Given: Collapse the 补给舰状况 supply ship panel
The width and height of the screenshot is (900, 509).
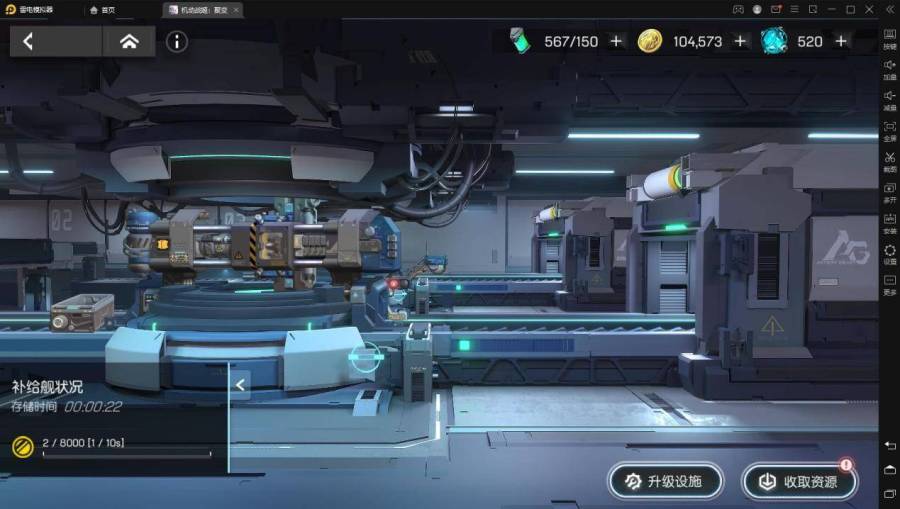Looking at the screenshot, I should [x=240, y=384].
